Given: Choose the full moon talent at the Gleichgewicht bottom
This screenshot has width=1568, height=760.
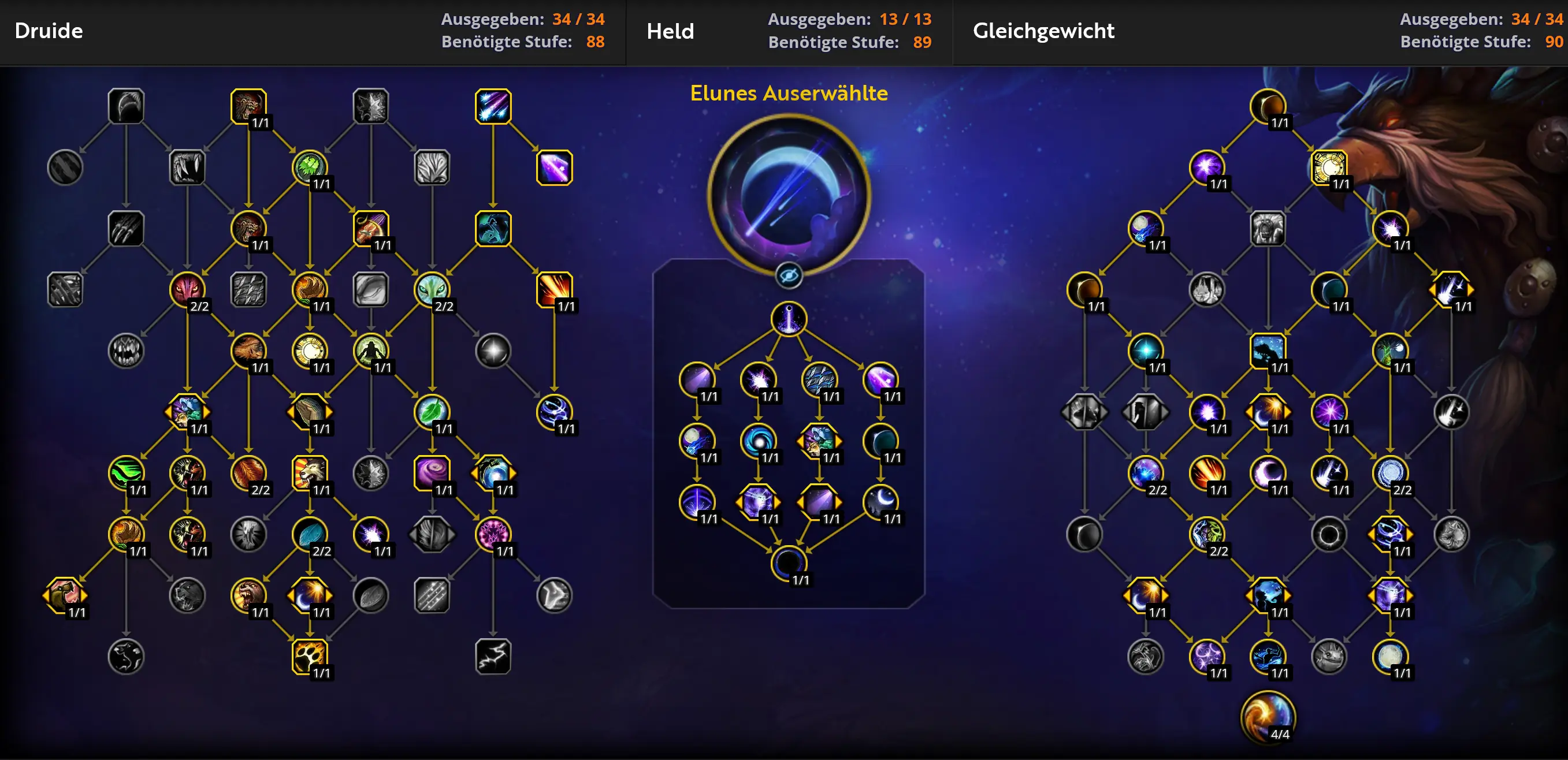Looking at the screenshot, I should (x=1389, y=656).
